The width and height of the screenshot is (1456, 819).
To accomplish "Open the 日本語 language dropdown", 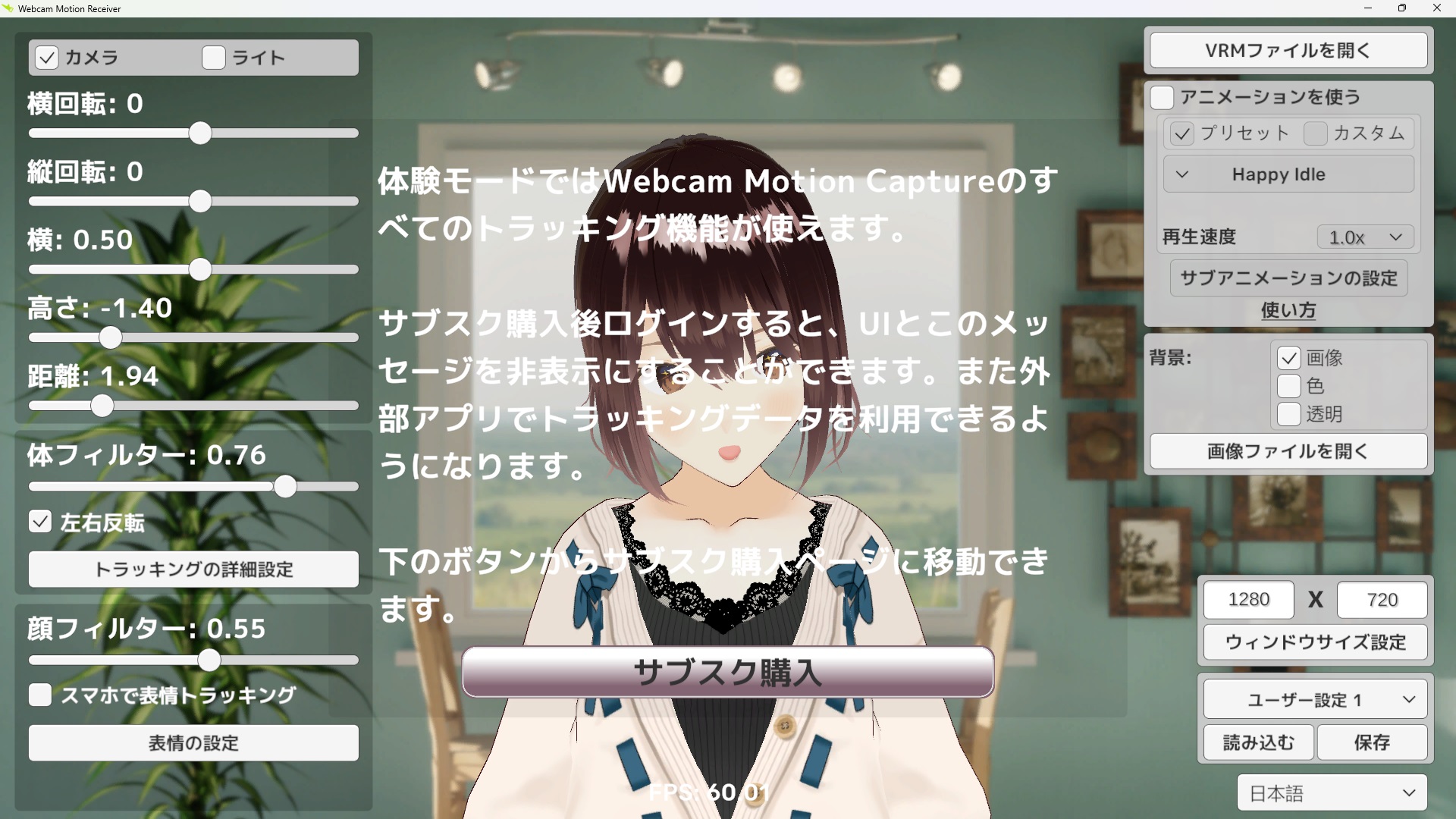I will (x=1331, y=792).
